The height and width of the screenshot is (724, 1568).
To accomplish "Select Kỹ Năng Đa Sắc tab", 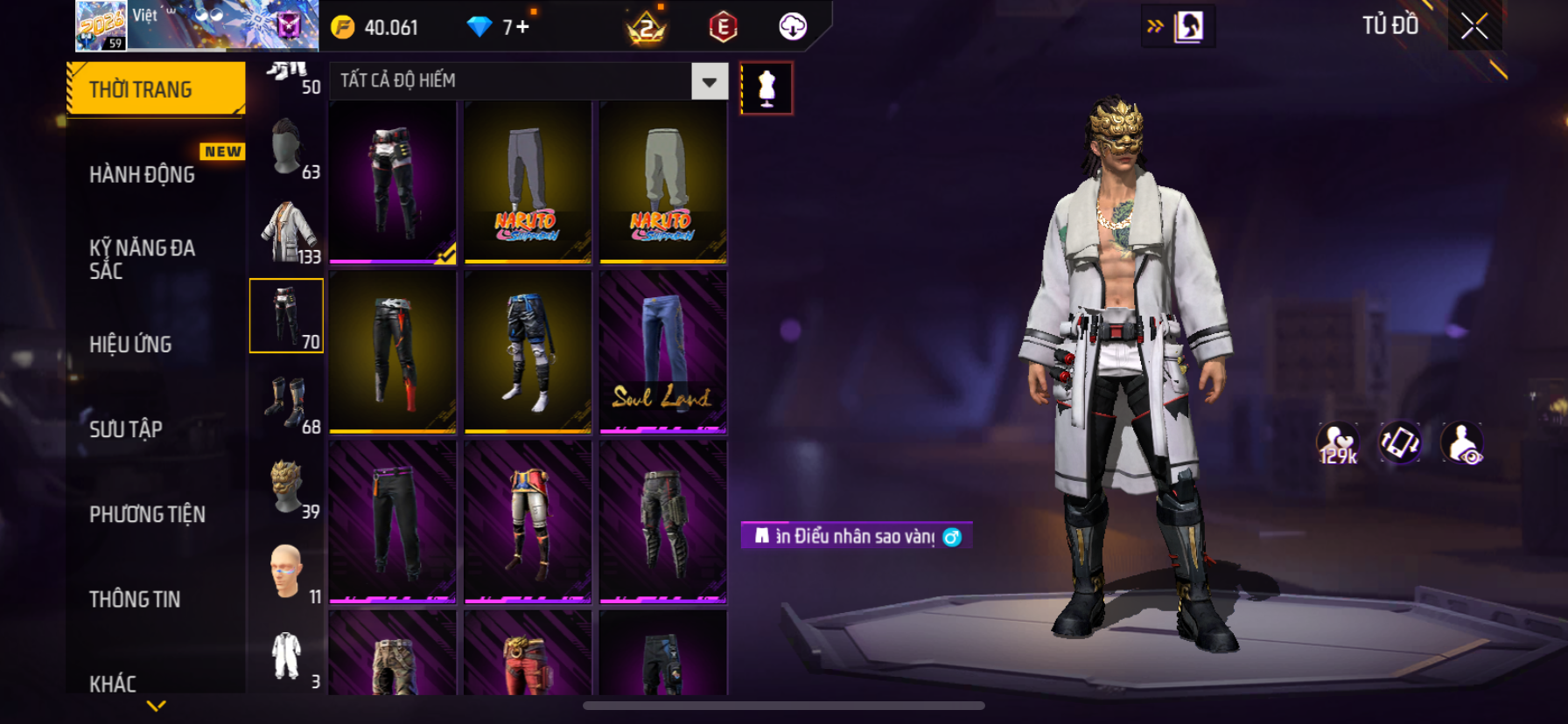I will 143,259.
